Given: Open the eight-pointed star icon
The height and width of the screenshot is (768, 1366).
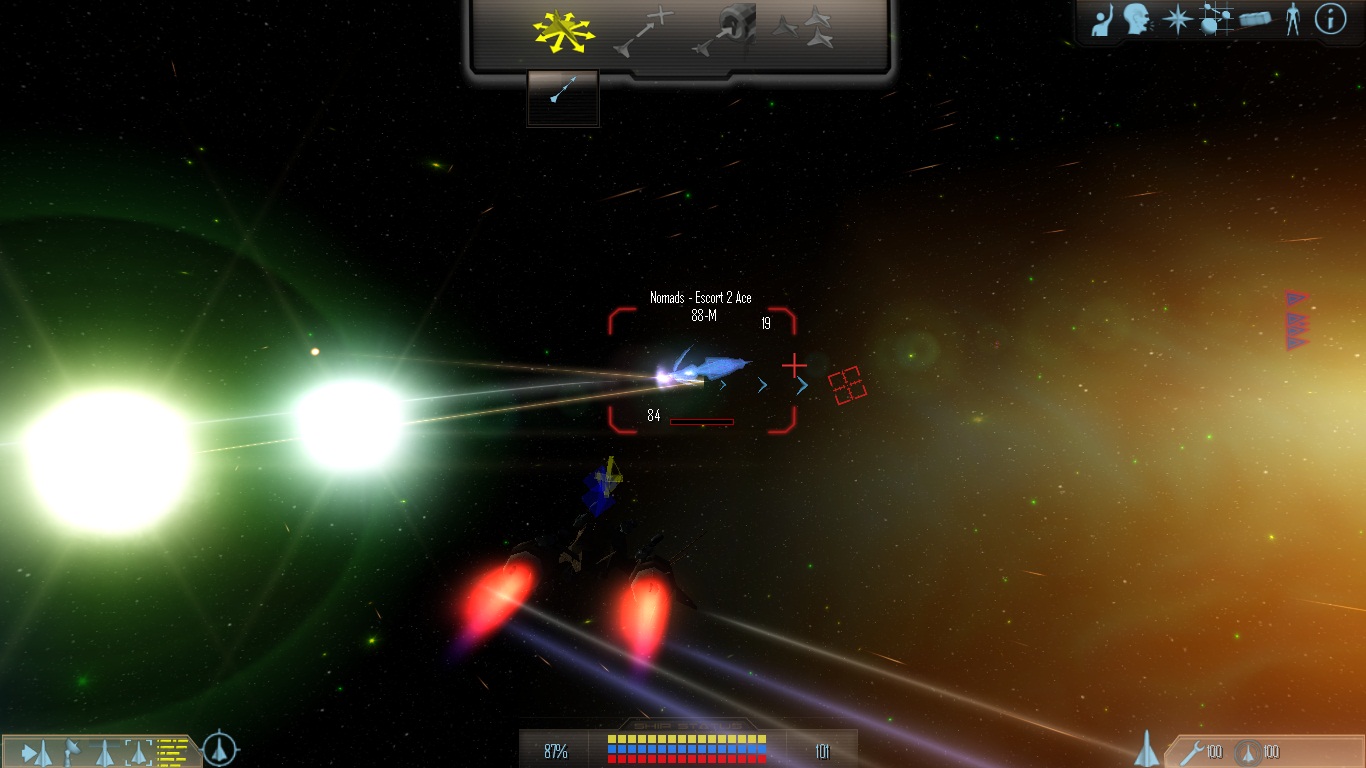Looking at the screenshot, I should pos(1176,20).
